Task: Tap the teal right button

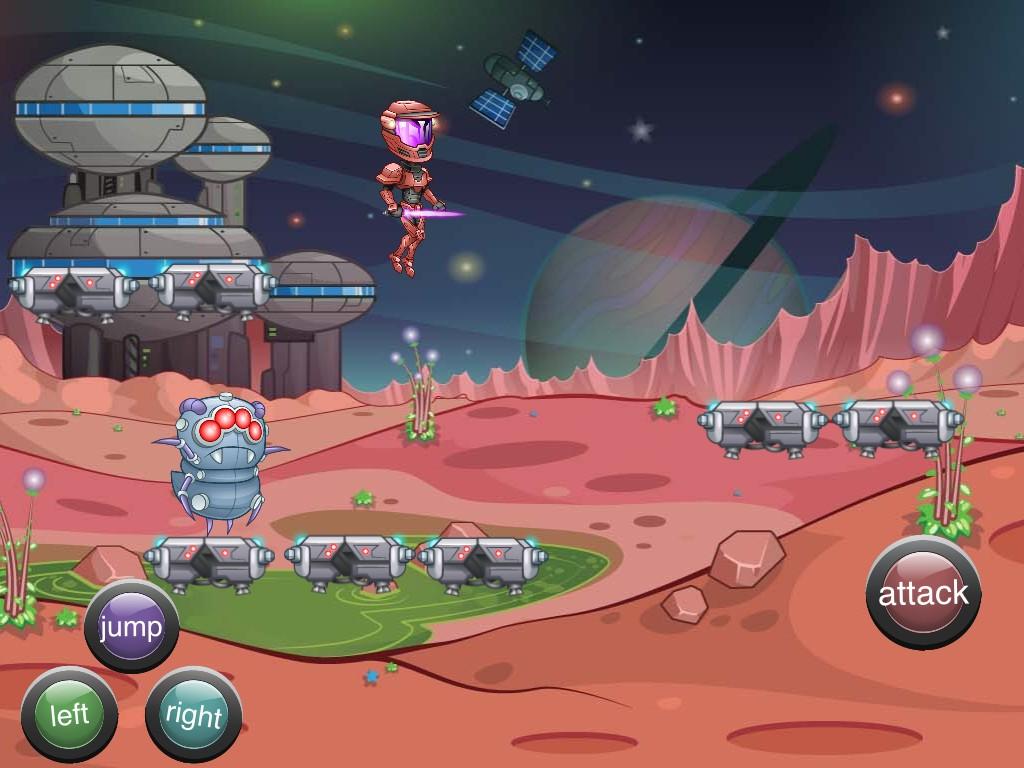Action: click(x=193, y=714)
